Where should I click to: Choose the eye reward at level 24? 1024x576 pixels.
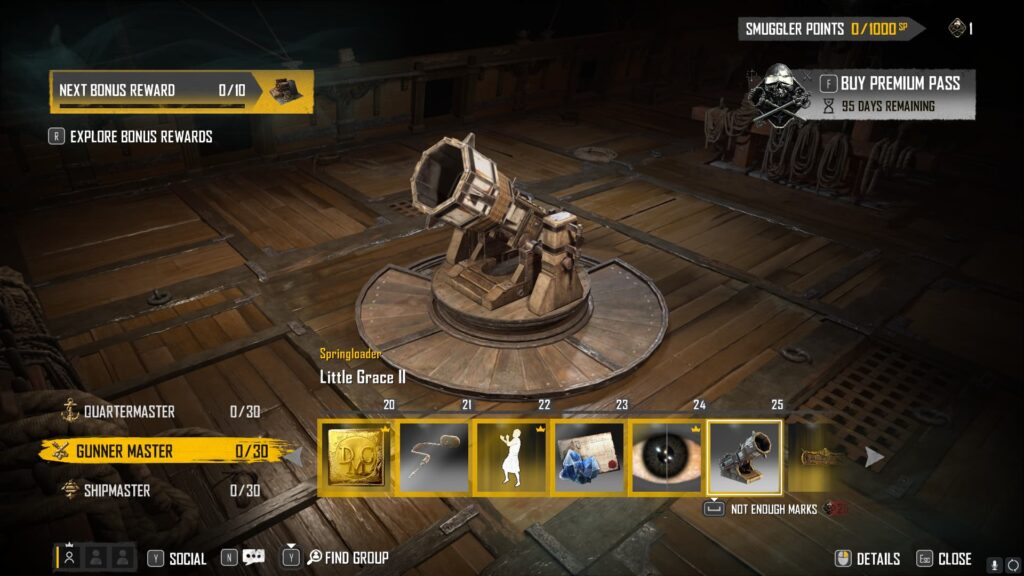[x=667, y=457]
